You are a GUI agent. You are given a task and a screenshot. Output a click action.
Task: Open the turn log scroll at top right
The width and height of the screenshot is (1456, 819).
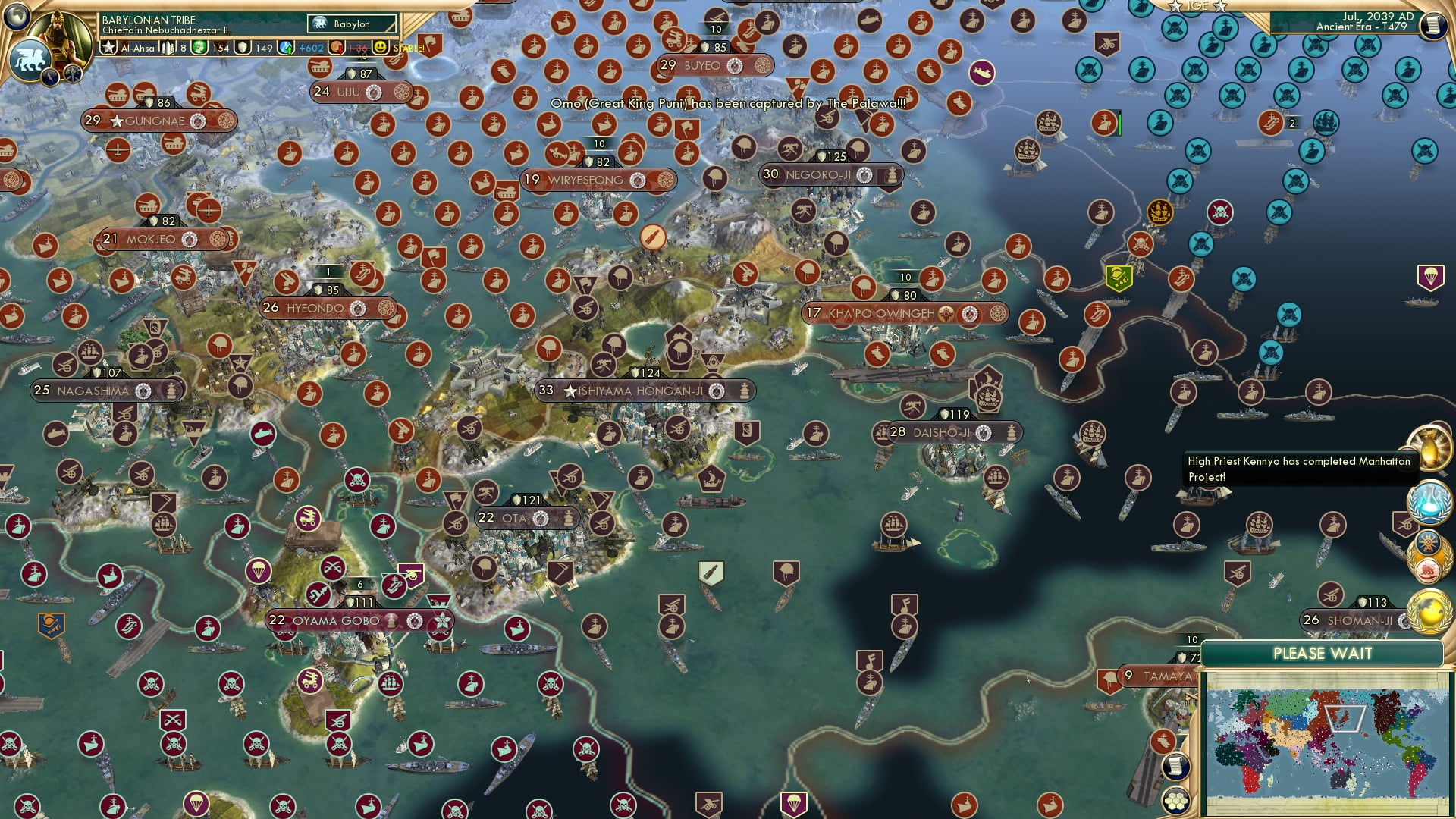[1433, 26]
